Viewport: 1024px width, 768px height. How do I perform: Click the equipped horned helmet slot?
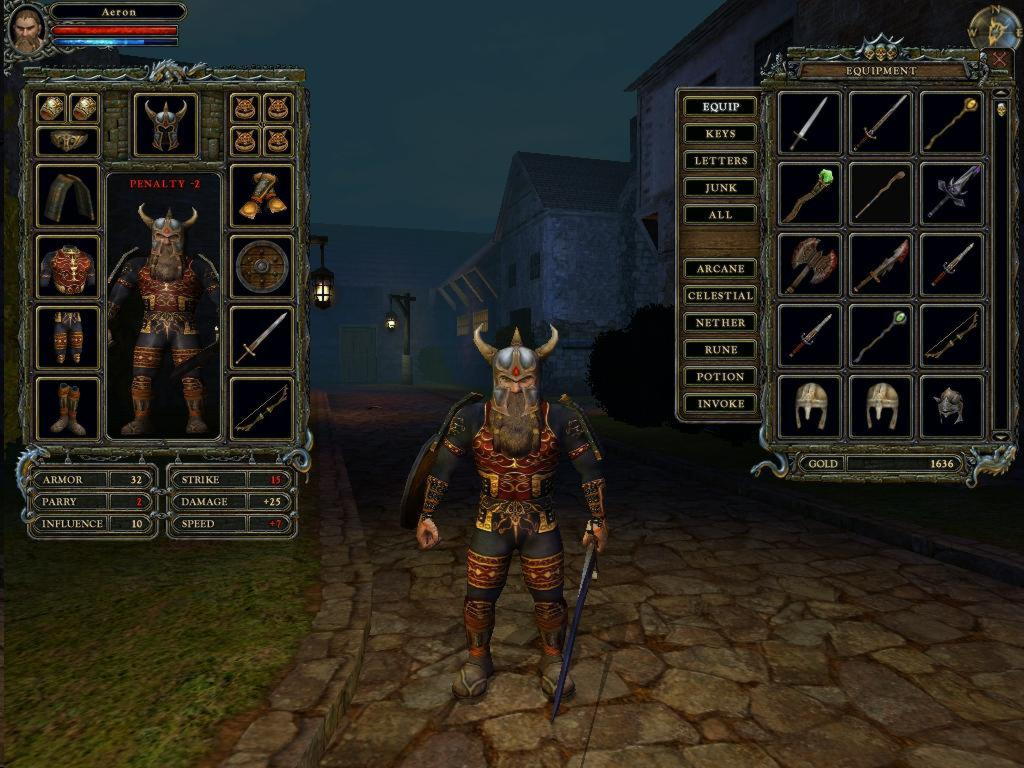pyautogui.click(x=165, y=125)
